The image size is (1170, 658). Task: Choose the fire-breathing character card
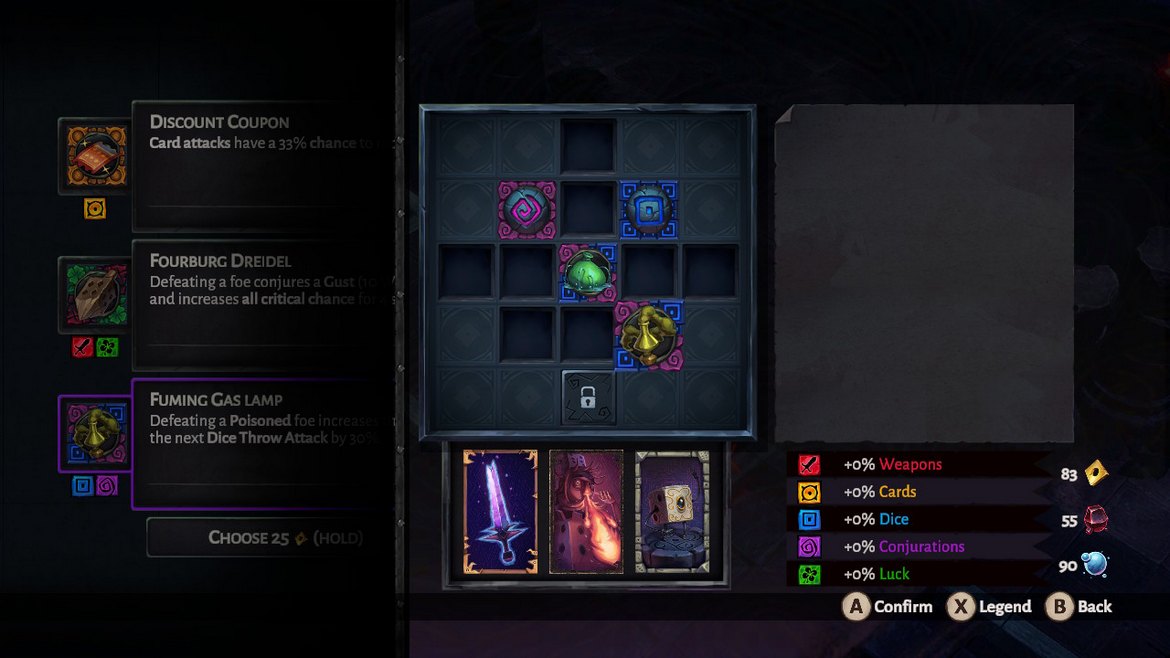click(x=586, y=512)
